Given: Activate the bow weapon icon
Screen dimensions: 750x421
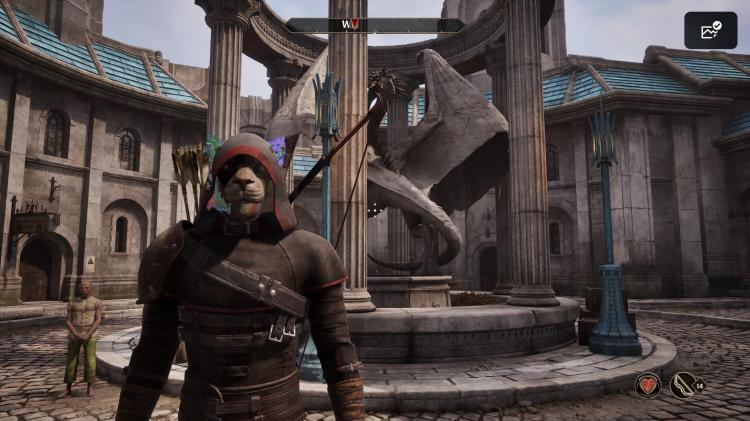Looking at the screenshot, I should tap(684, 384).
